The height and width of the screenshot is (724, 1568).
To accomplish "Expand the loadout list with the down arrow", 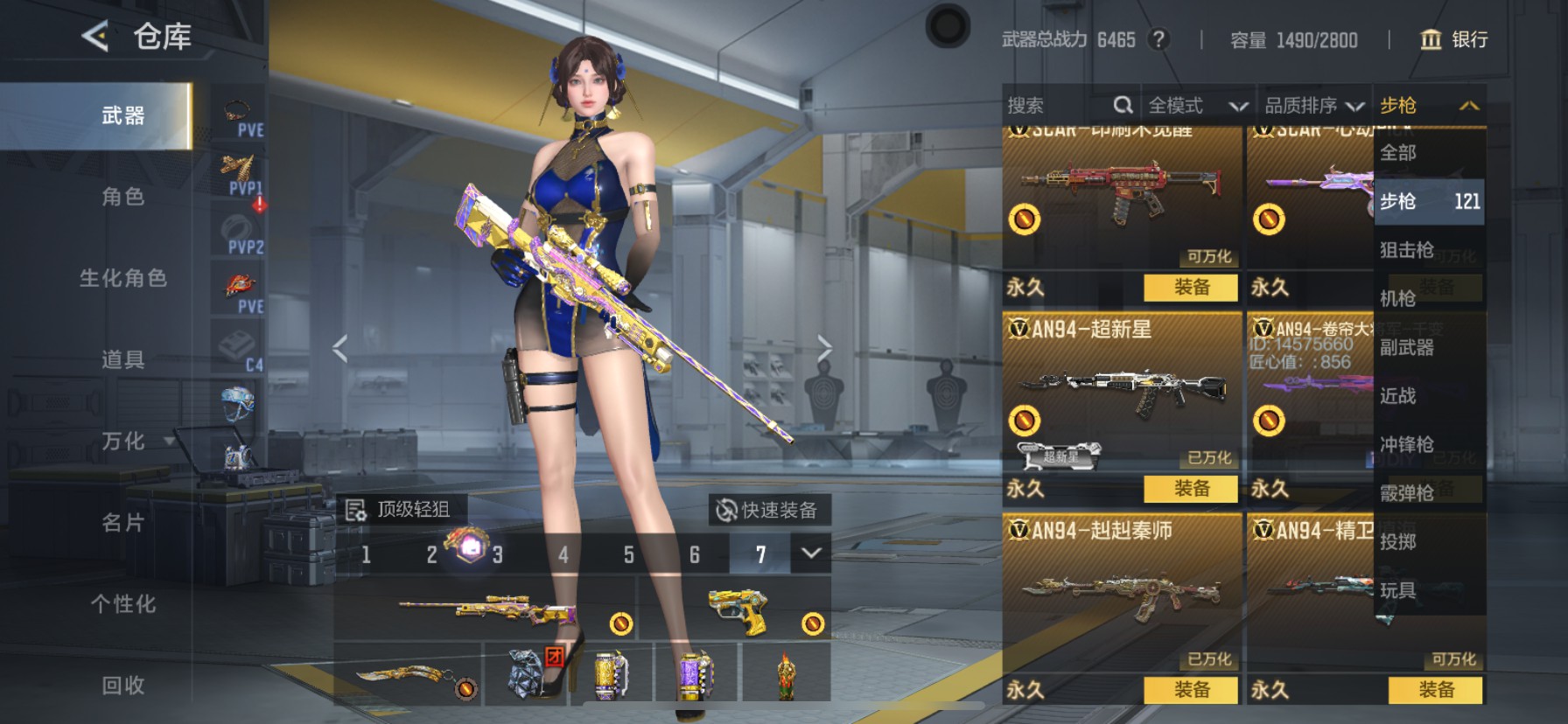I will click(x=811, y=553).
